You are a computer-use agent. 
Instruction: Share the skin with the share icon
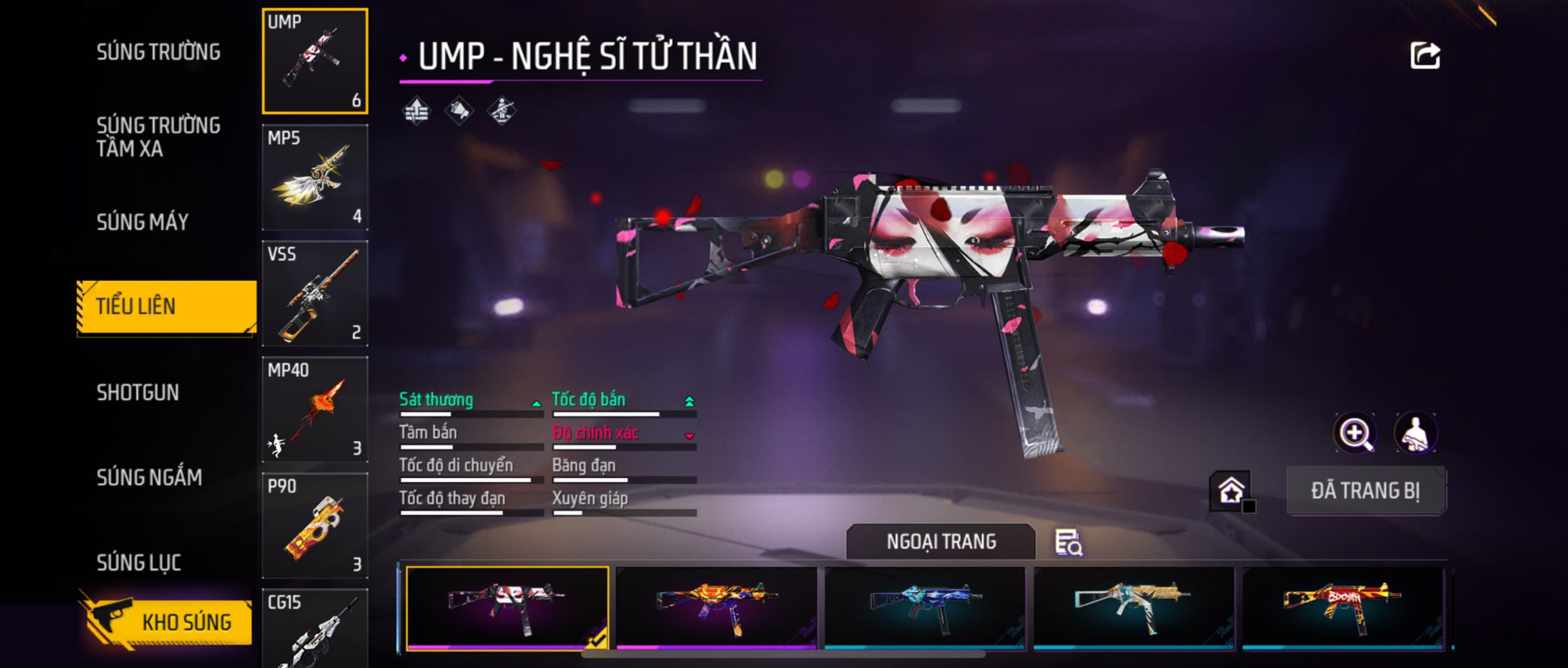coord(1424,56)
